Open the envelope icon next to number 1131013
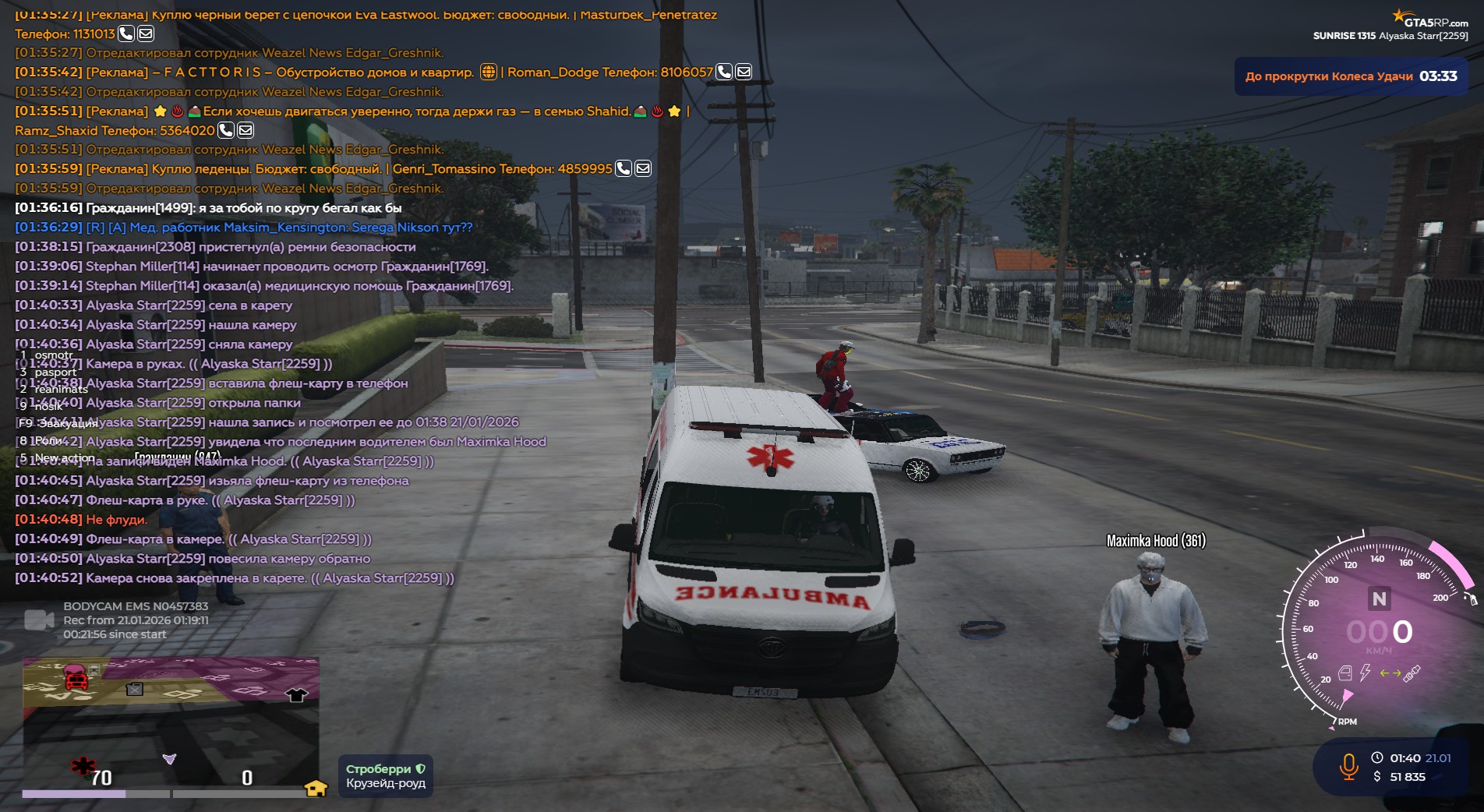Viewport: 1484px width, 812px height. pyautogui.click(x=146, y=34)
